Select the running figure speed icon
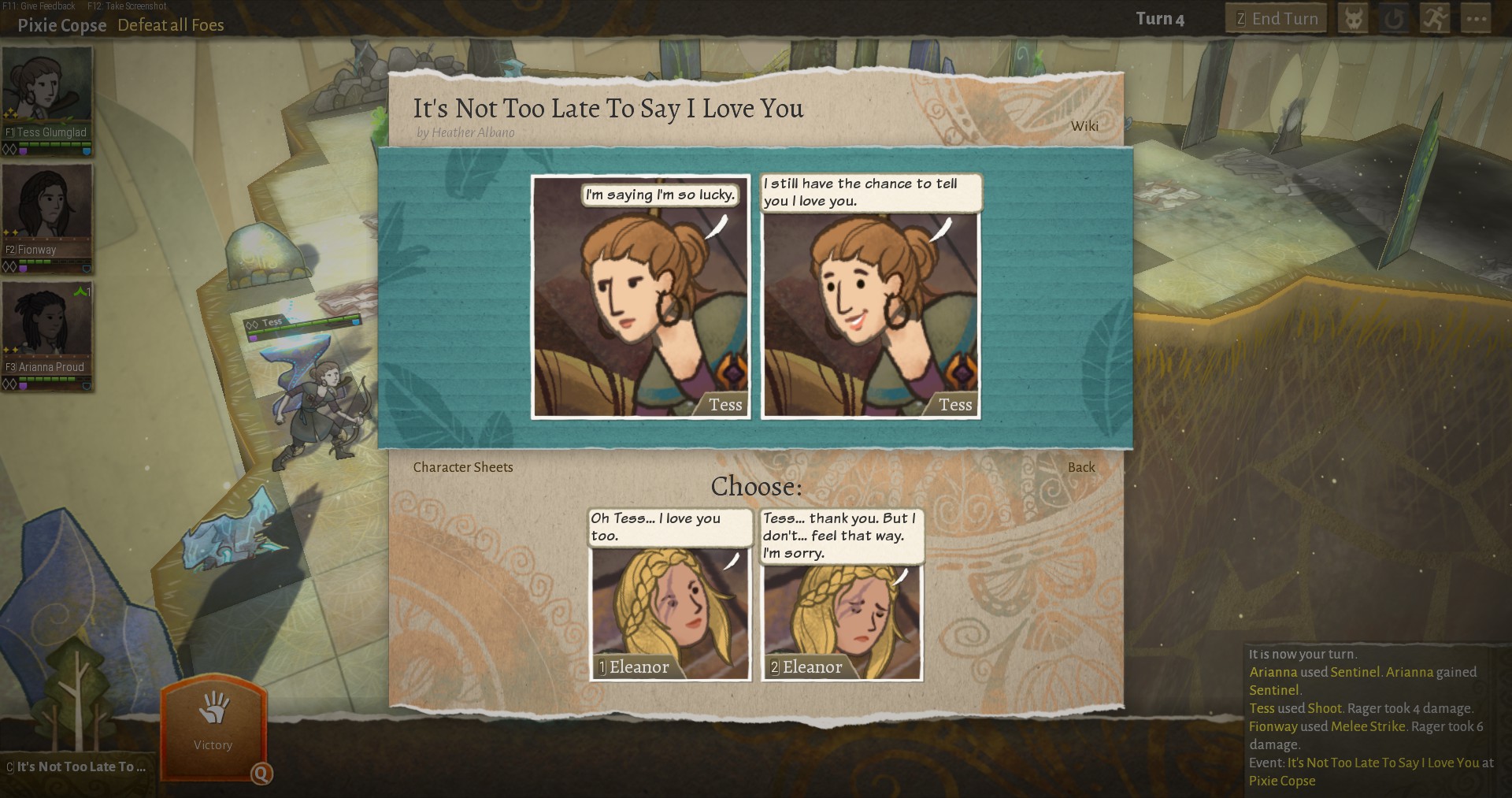The width and height of the screenshot is (1512, 798). point(1435,17)
